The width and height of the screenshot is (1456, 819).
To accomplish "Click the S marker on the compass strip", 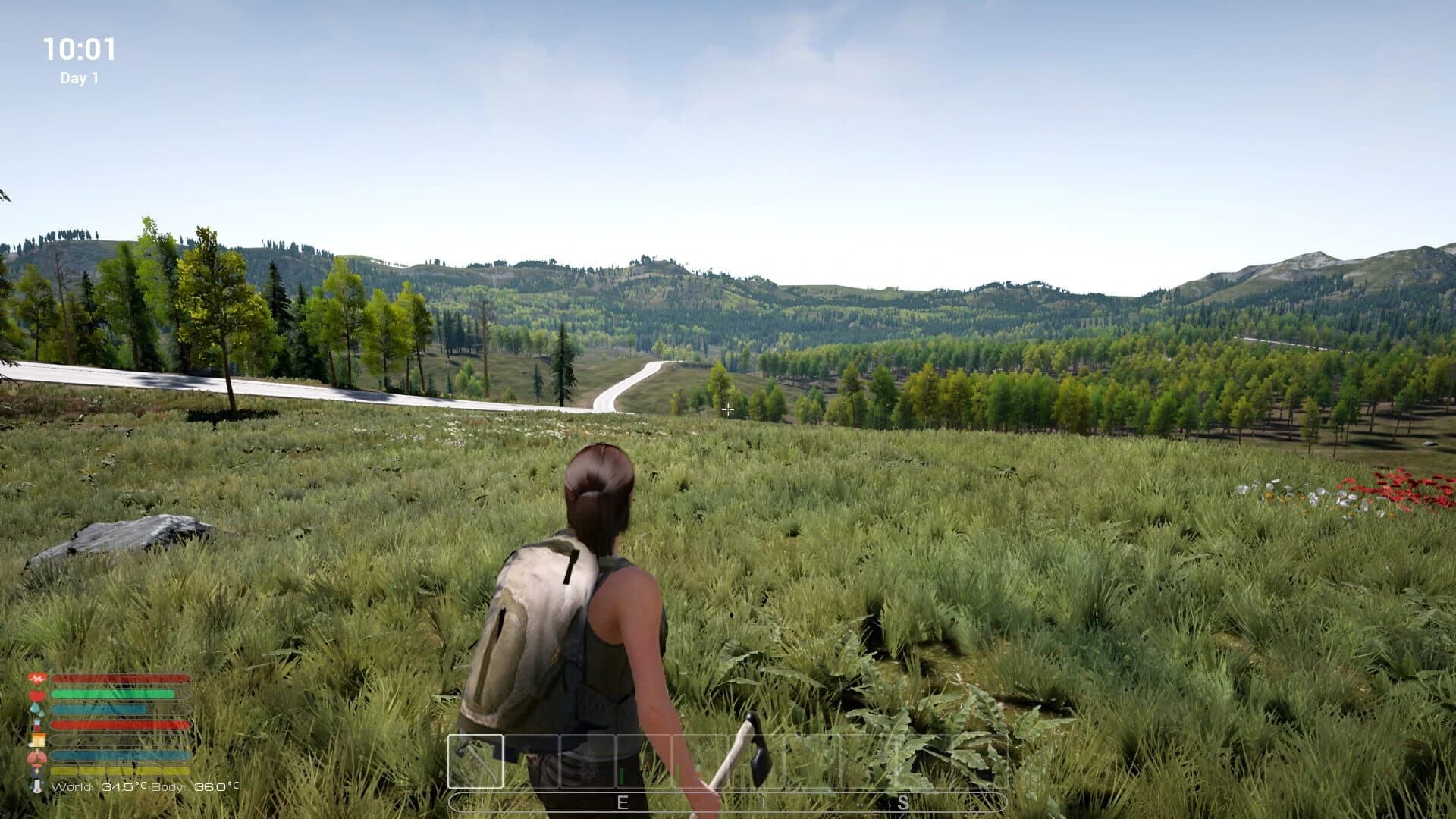I will pos(902,802).
